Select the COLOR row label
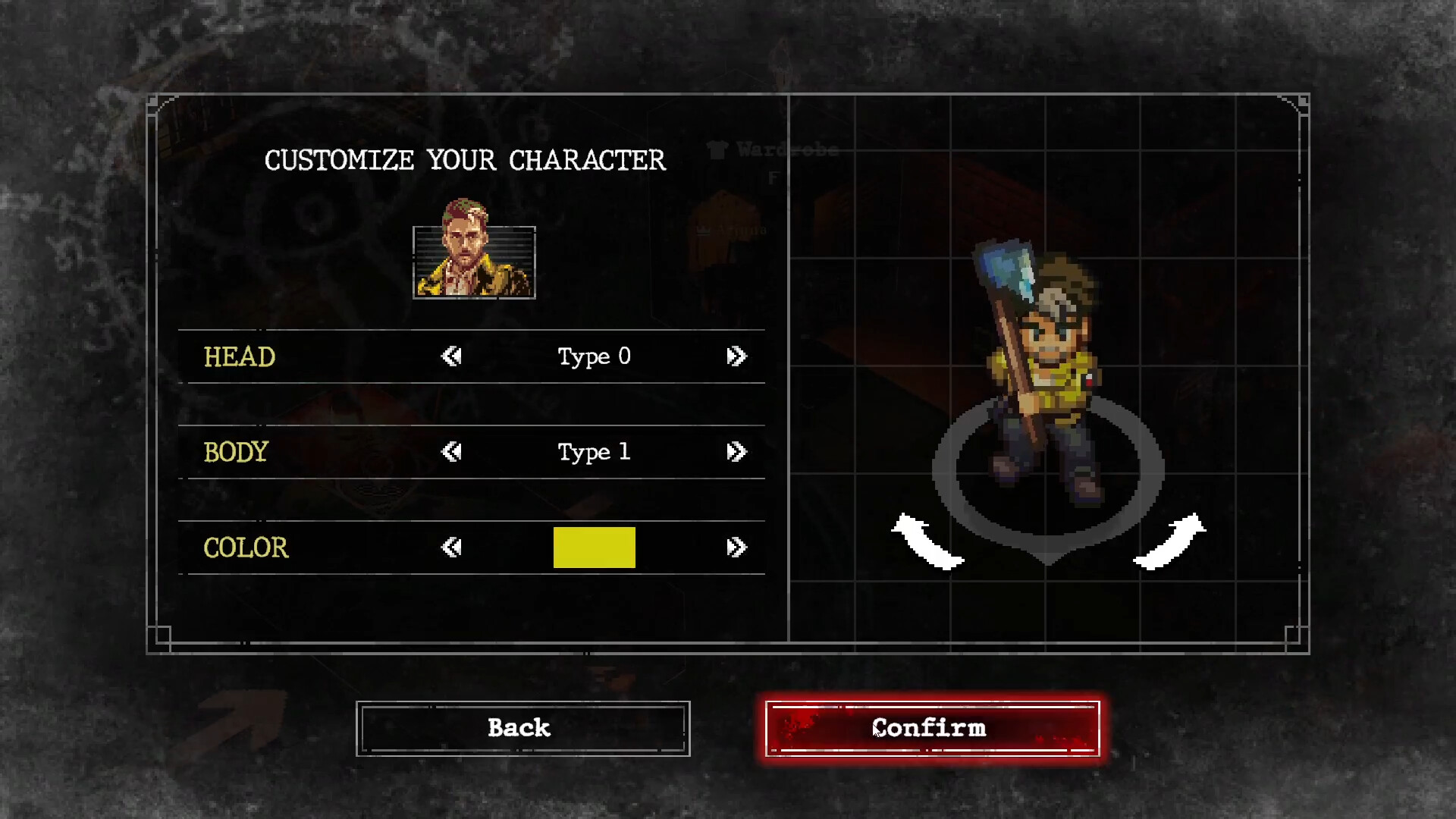Viewport: 1456px width, 819px height. click(245, 548)
